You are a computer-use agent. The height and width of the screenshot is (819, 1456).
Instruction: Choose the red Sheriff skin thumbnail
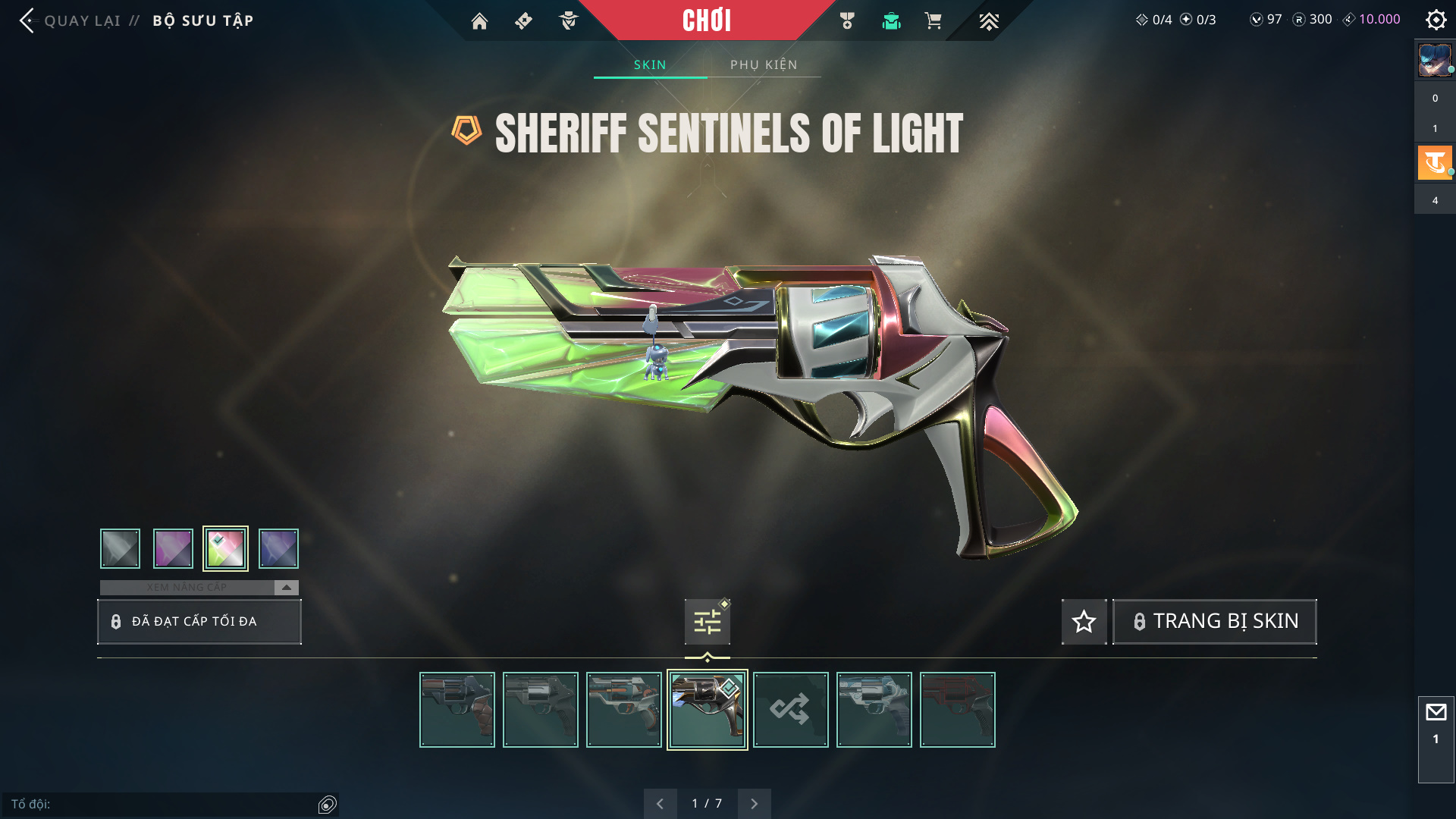(x=957, y=710)
